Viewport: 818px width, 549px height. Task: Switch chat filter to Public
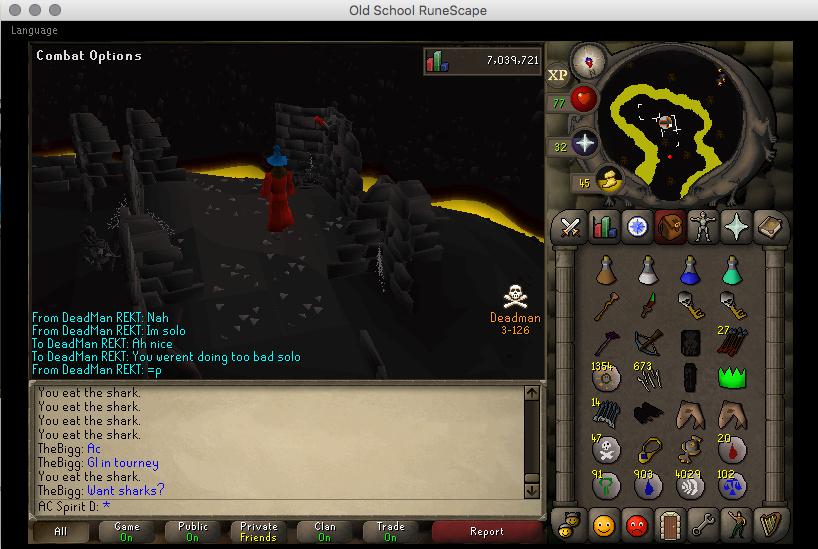193,531
